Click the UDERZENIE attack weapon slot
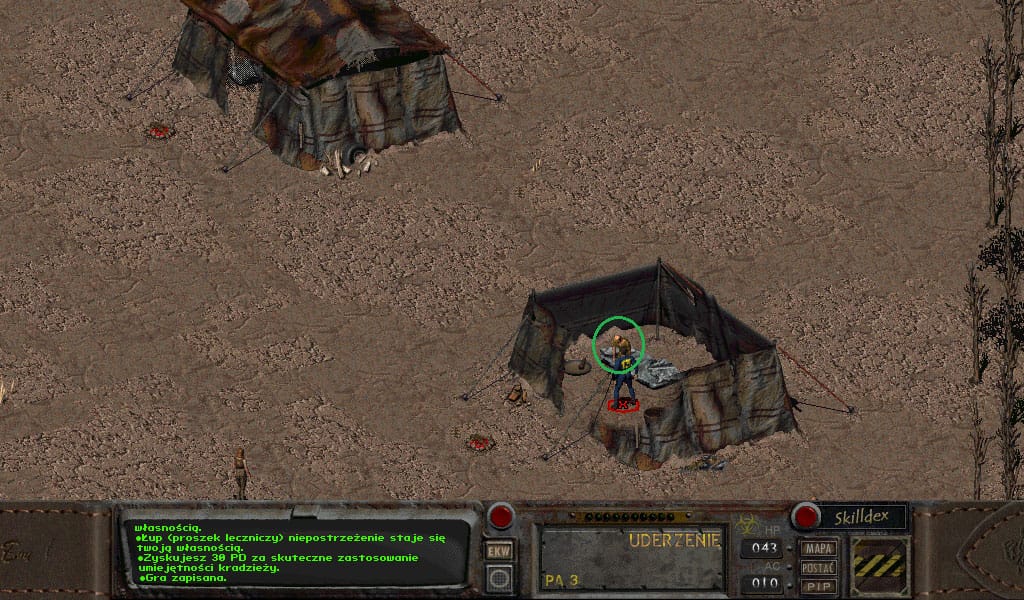 tap(632, 557)
